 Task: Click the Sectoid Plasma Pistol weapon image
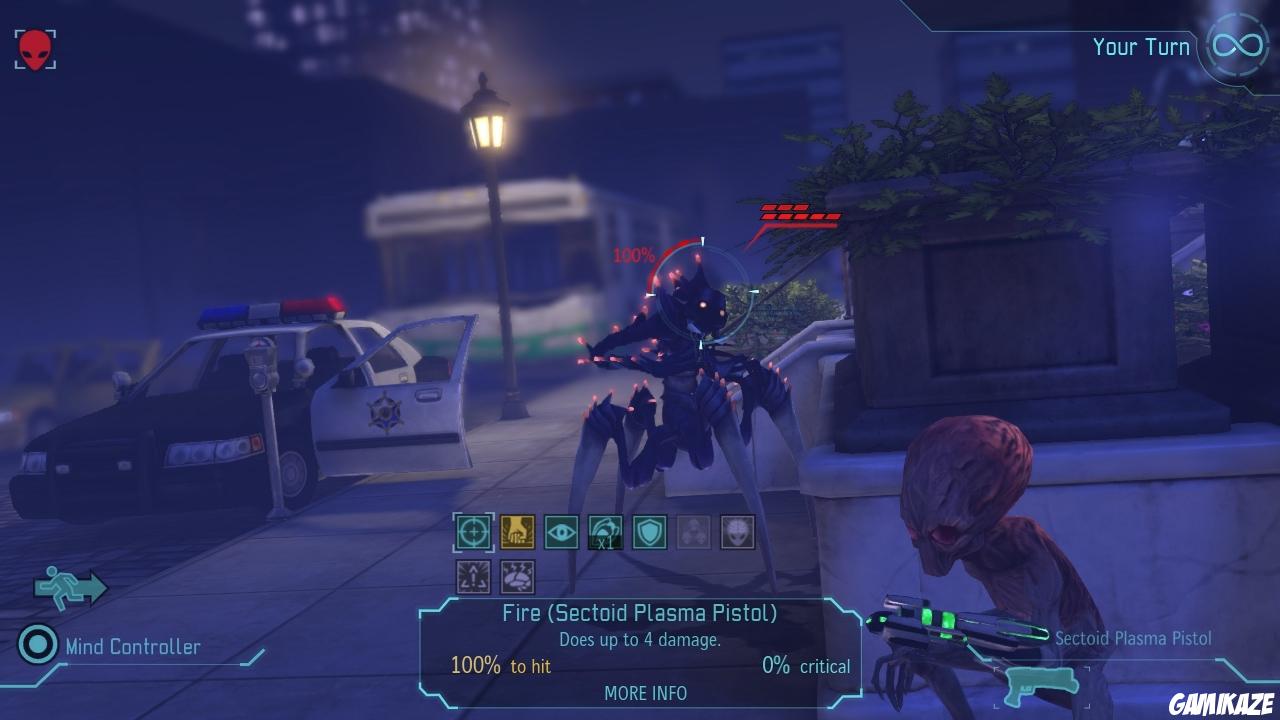point(950,620)
